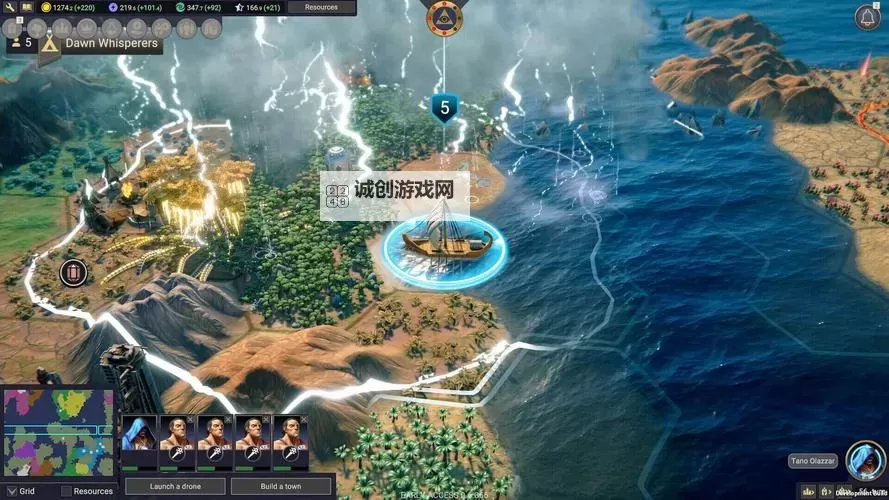Click the round barrel marker on map
Screen dimensions: 889x500
[x=73, y=272]
